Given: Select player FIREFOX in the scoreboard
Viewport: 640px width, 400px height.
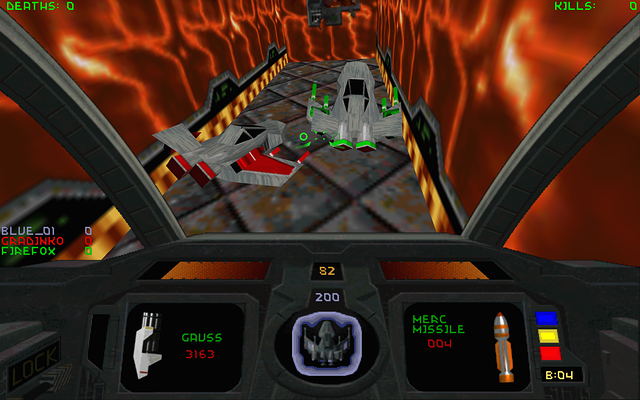Looking at the screenshot, I should click(x=26, y=251).
